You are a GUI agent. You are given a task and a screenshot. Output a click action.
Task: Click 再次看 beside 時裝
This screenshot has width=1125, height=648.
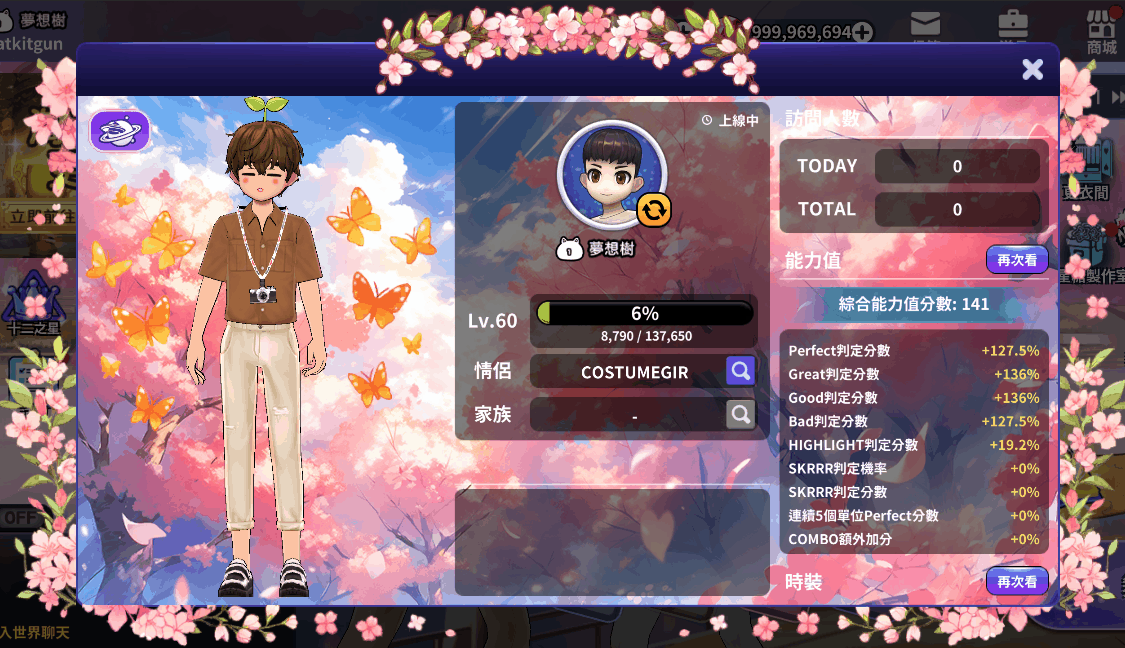click(x=1017, y=581)
